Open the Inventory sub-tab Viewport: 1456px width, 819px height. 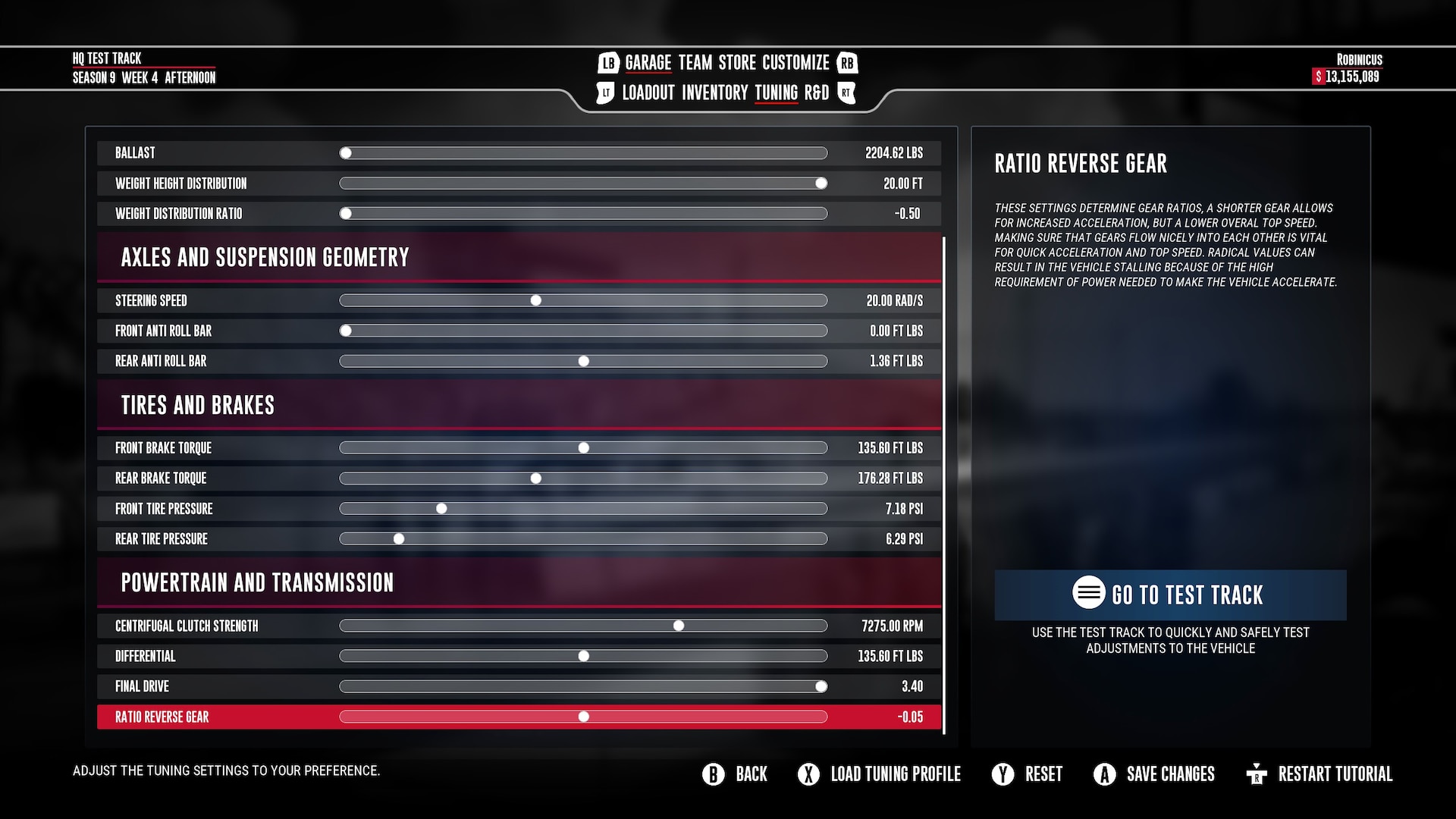(x=714, y=93)
